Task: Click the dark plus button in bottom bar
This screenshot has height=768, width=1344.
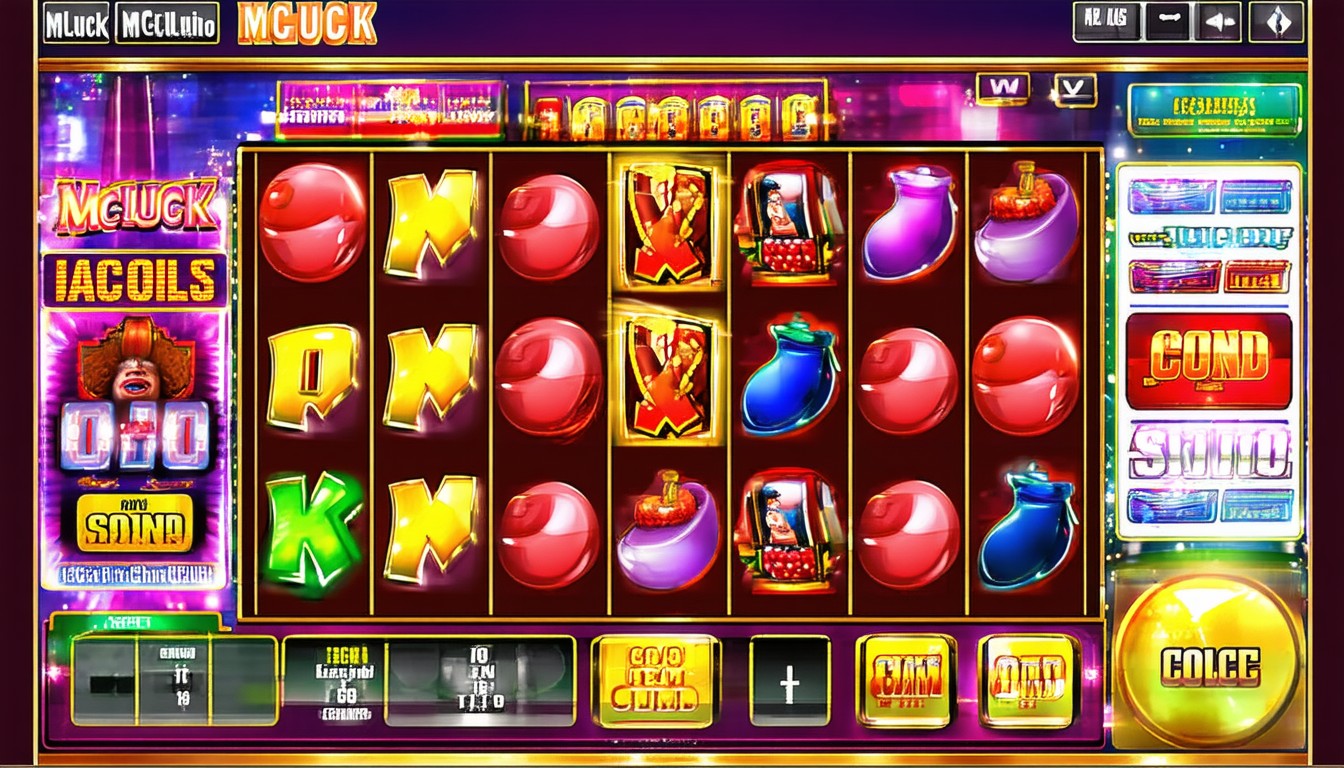Action: pyautogui.click(x=790, y=681)
